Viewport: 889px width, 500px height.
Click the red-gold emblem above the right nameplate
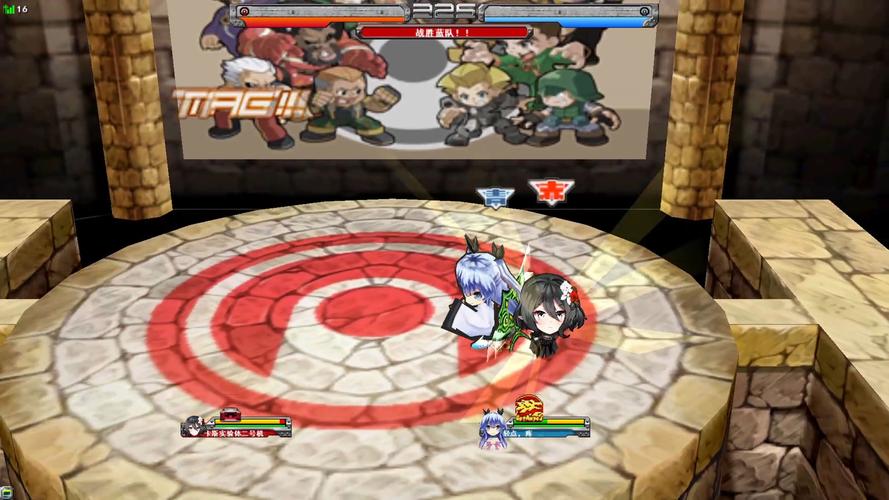[528, 406]
